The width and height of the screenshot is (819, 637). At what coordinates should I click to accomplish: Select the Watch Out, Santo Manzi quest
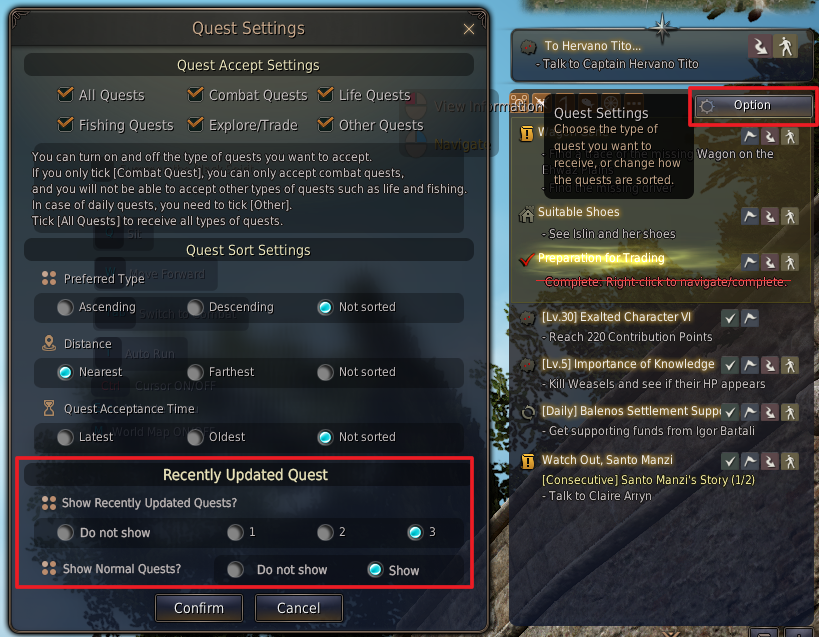click(606, 460)
